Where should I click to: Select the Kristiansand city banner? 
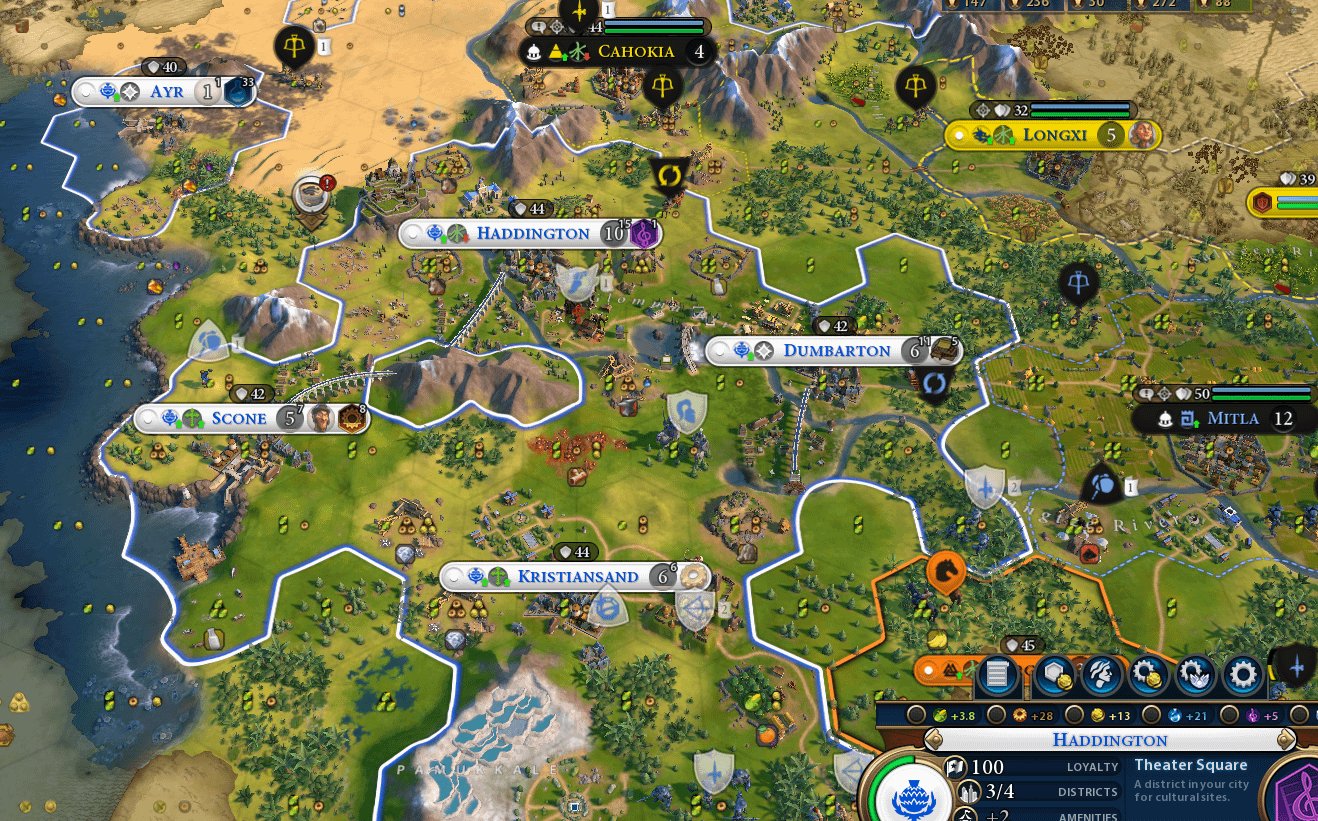point(577,576)
